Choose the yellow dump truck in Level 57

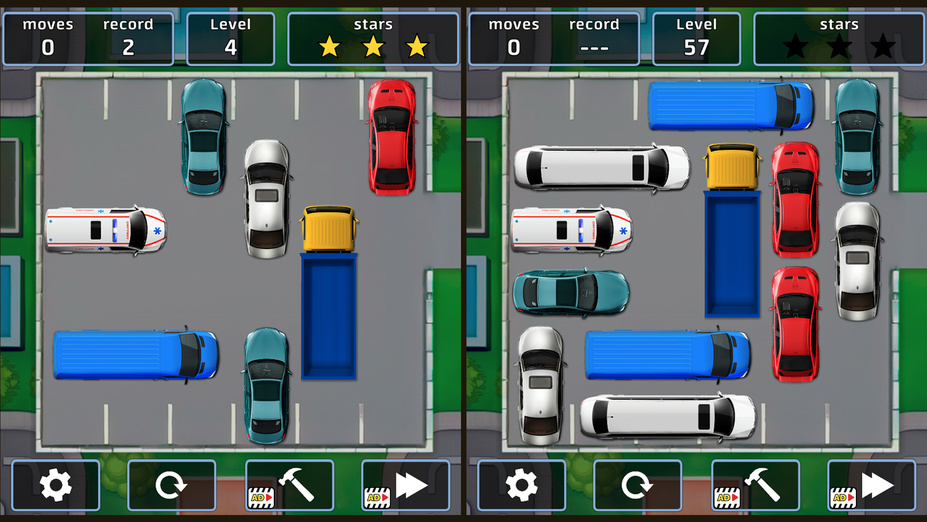point(733,230)
